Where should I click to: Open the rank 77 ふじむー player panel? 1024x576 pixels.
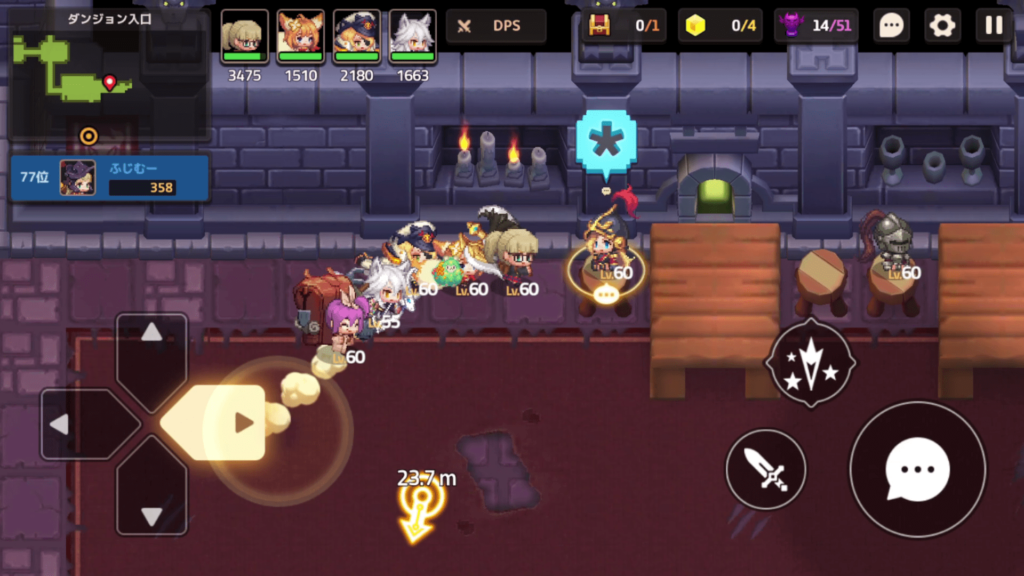coord(110,178)
